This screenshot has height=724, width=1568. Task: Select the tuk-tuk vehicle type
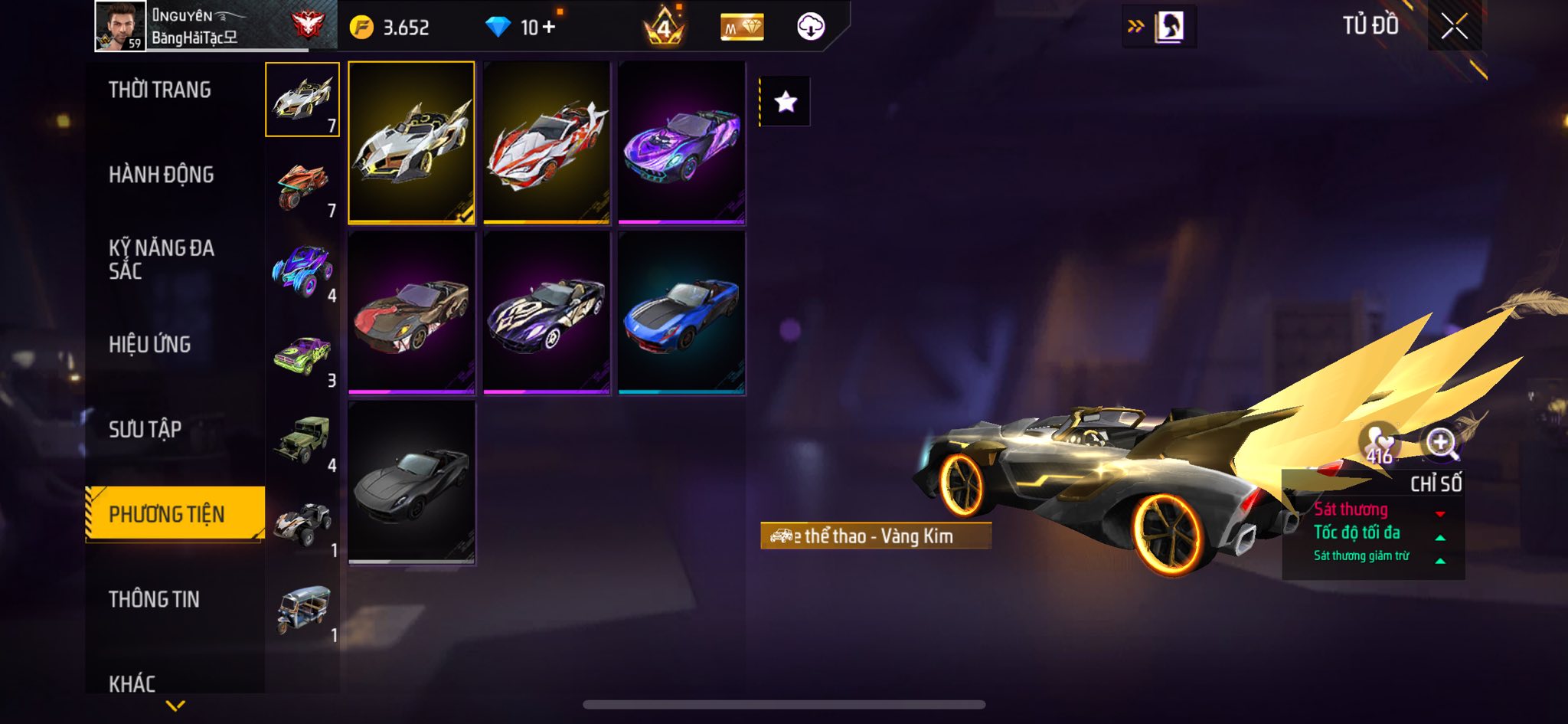pyautogui.click(x=303, y=611)
